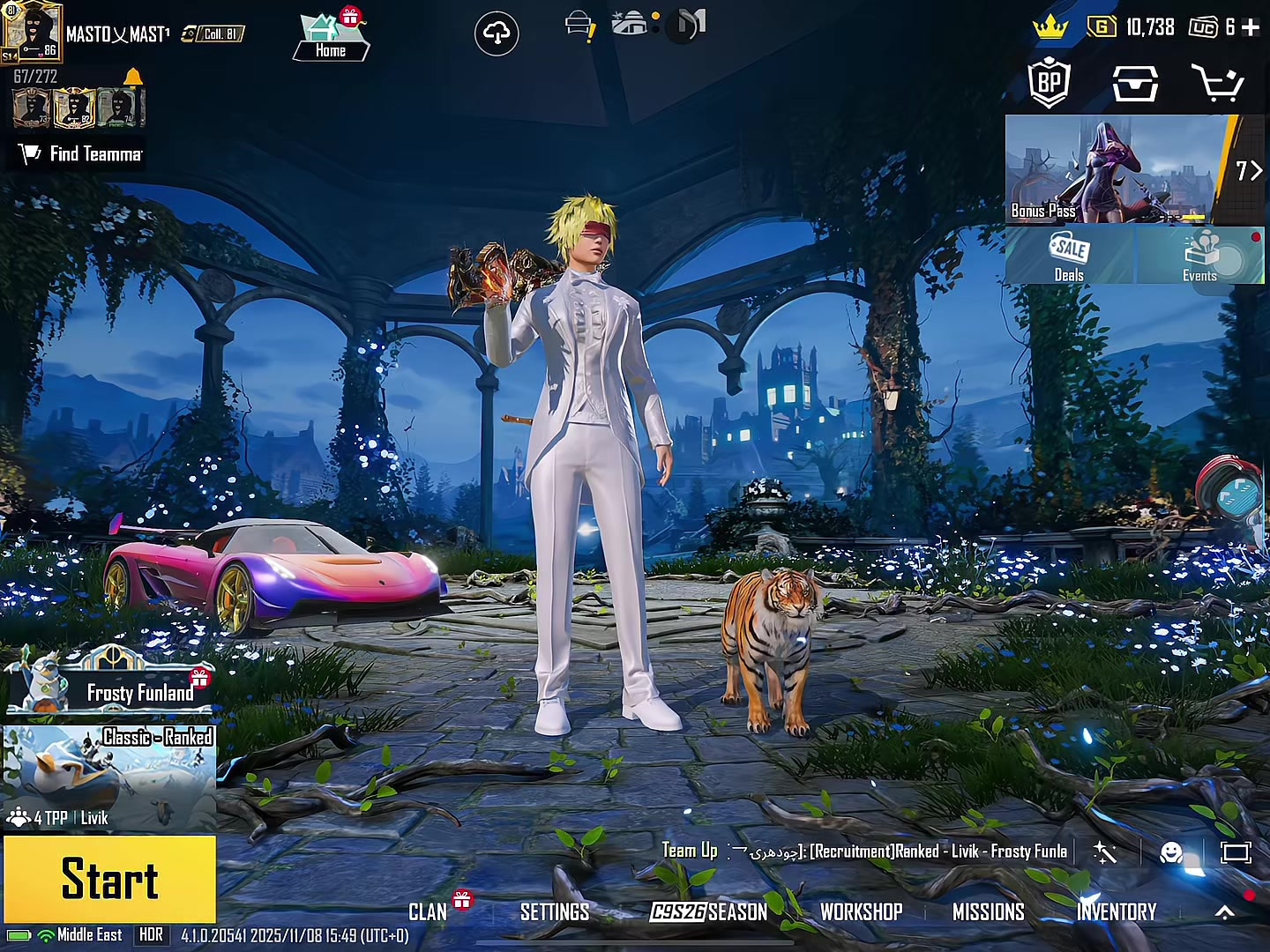This screenshot has height=952, width=1270.
Task: Open the supply crate icon
Action: pos(1135,84)
